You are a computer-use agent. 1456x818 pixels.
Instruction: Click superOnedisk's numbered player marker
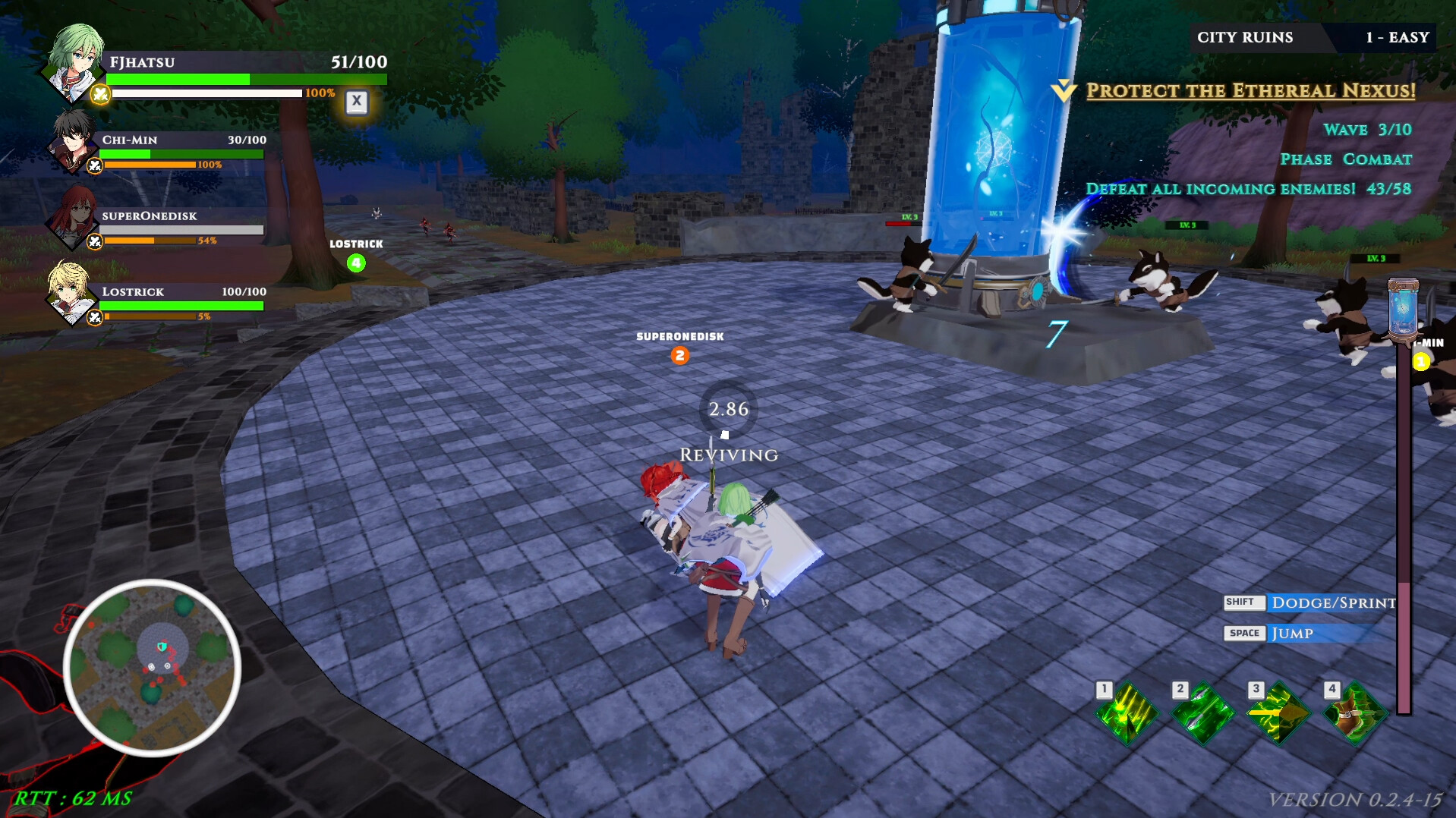[679, 355]
